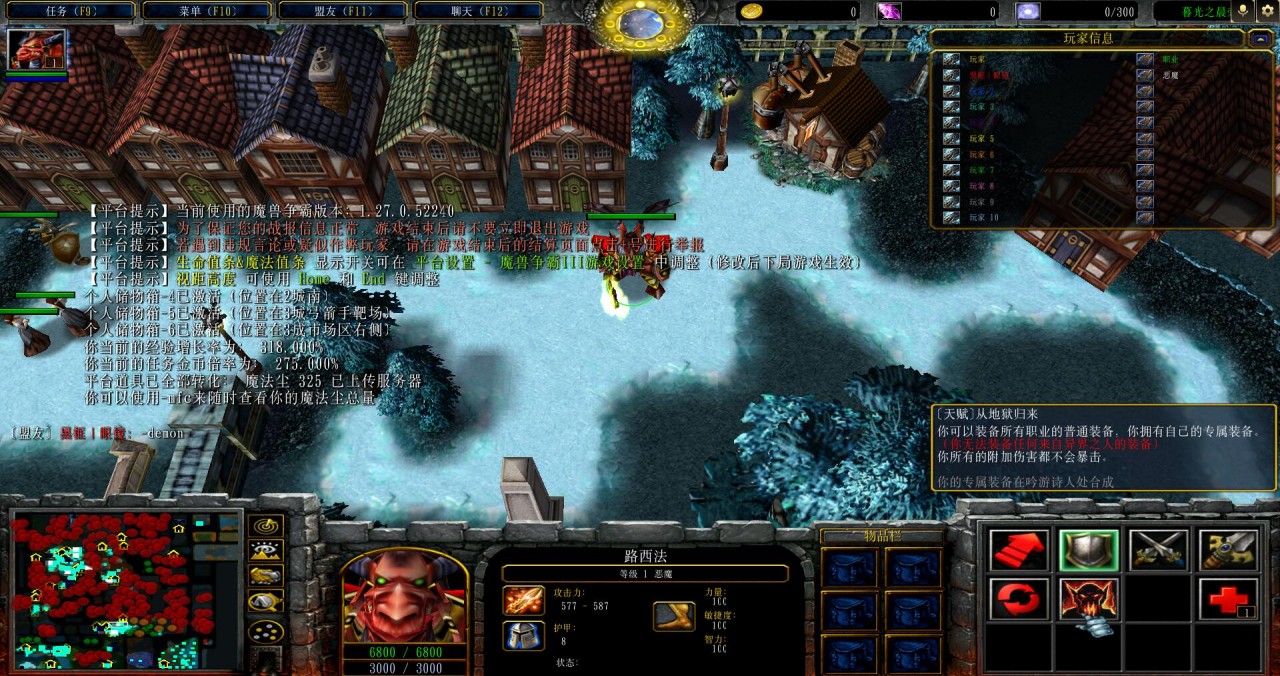This screenshot has width=1280, height=676.
Task: Toggle minimap ally color mode button
Action: [x=265, y=575]
